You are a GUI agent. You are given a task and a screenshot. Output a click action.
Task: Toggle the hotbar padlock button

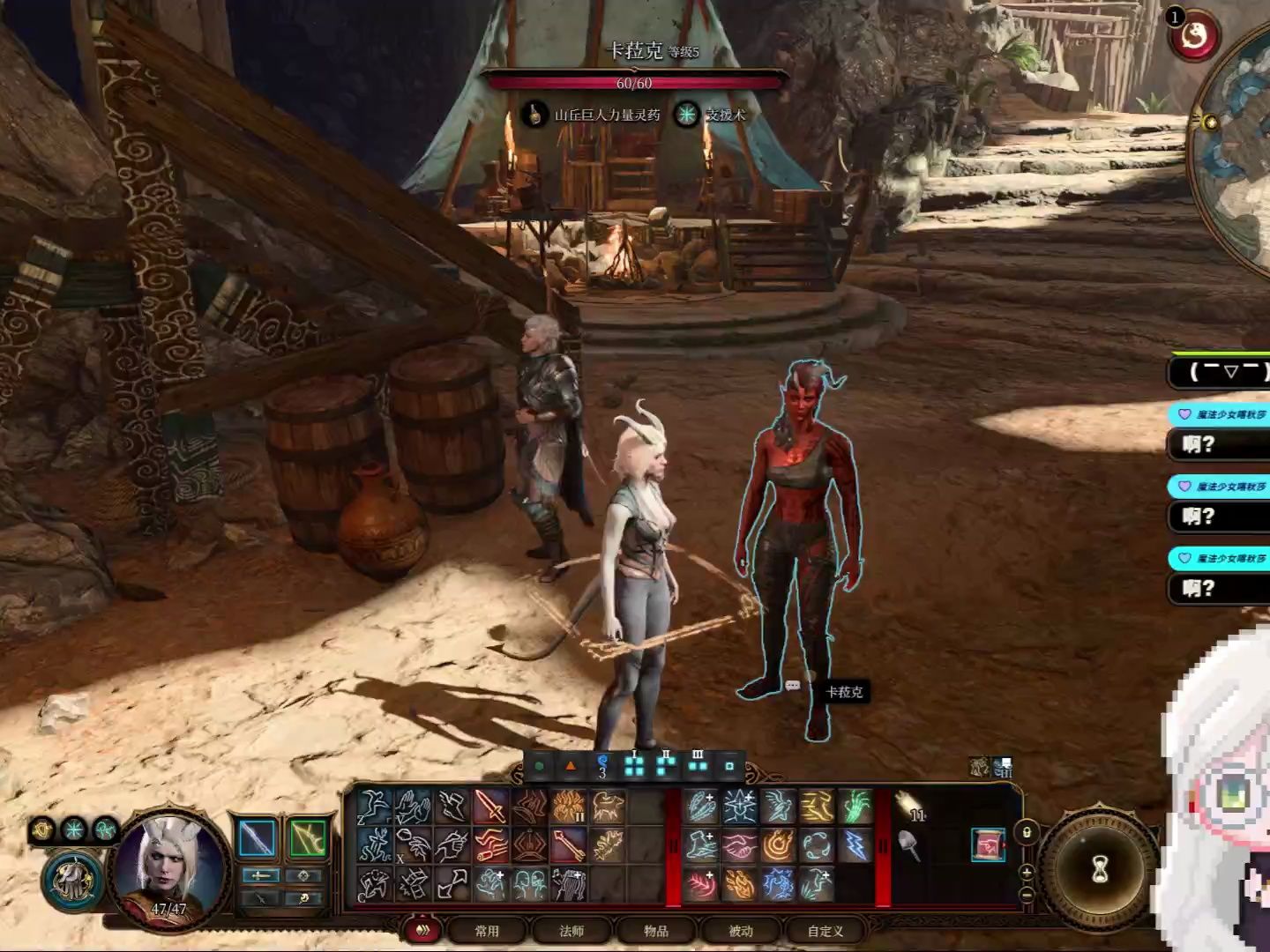point(1026,832)
